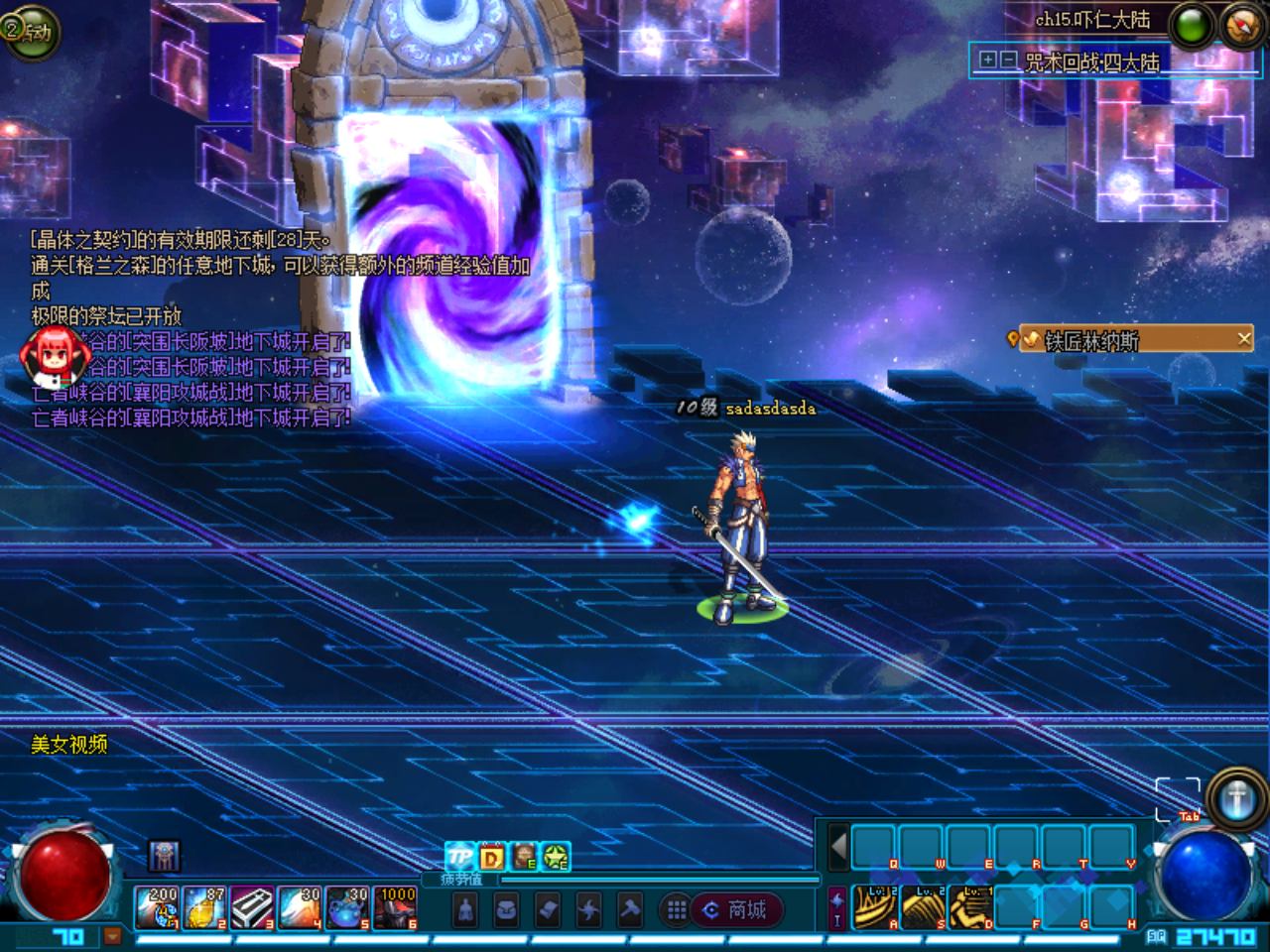The image size is (1270, 952).
Task: Activate the level 1 skill on key D
Action: 970,907
